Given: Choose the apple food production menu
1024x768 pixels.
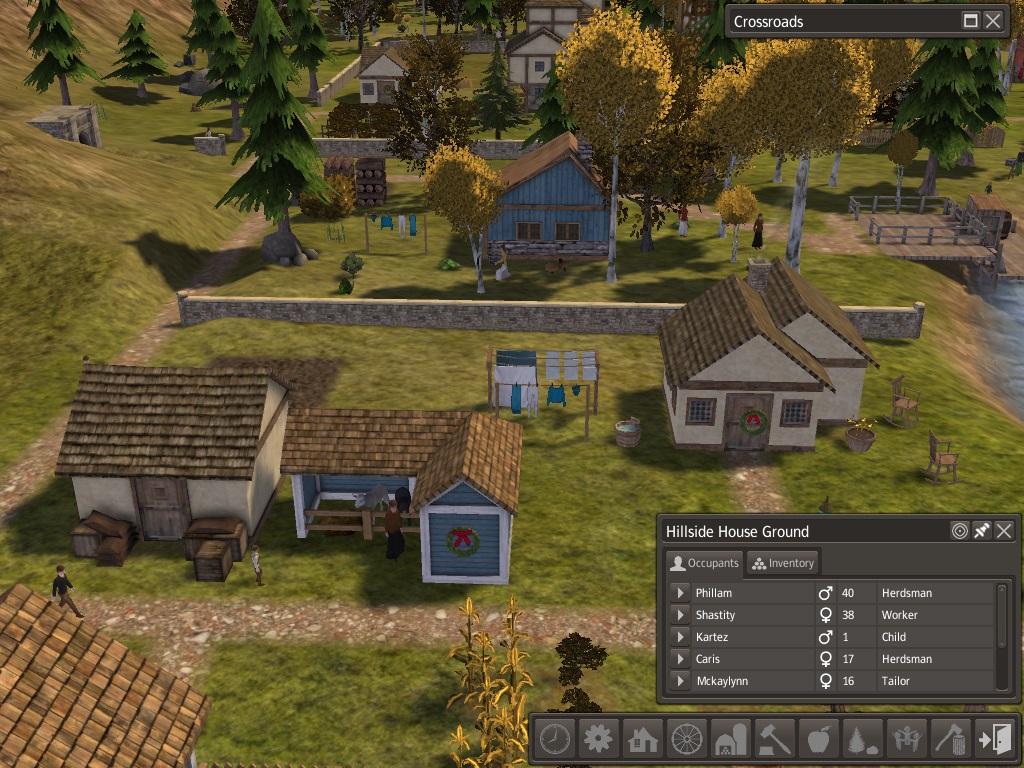Looking at the screenshot, I should [818, 739].
